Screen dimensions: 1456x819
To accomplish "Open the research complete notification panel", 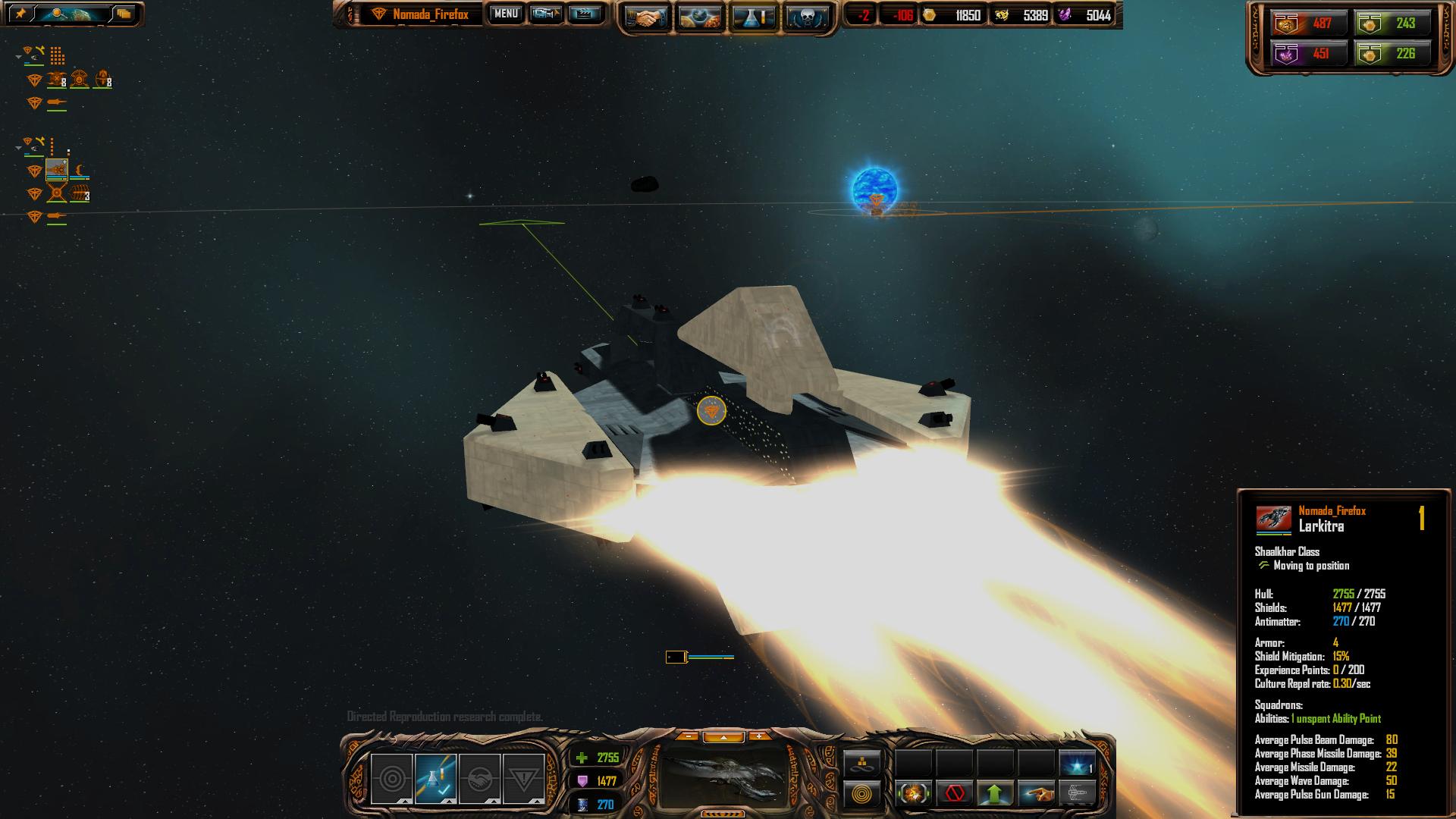I will click(x=436, y=779).
